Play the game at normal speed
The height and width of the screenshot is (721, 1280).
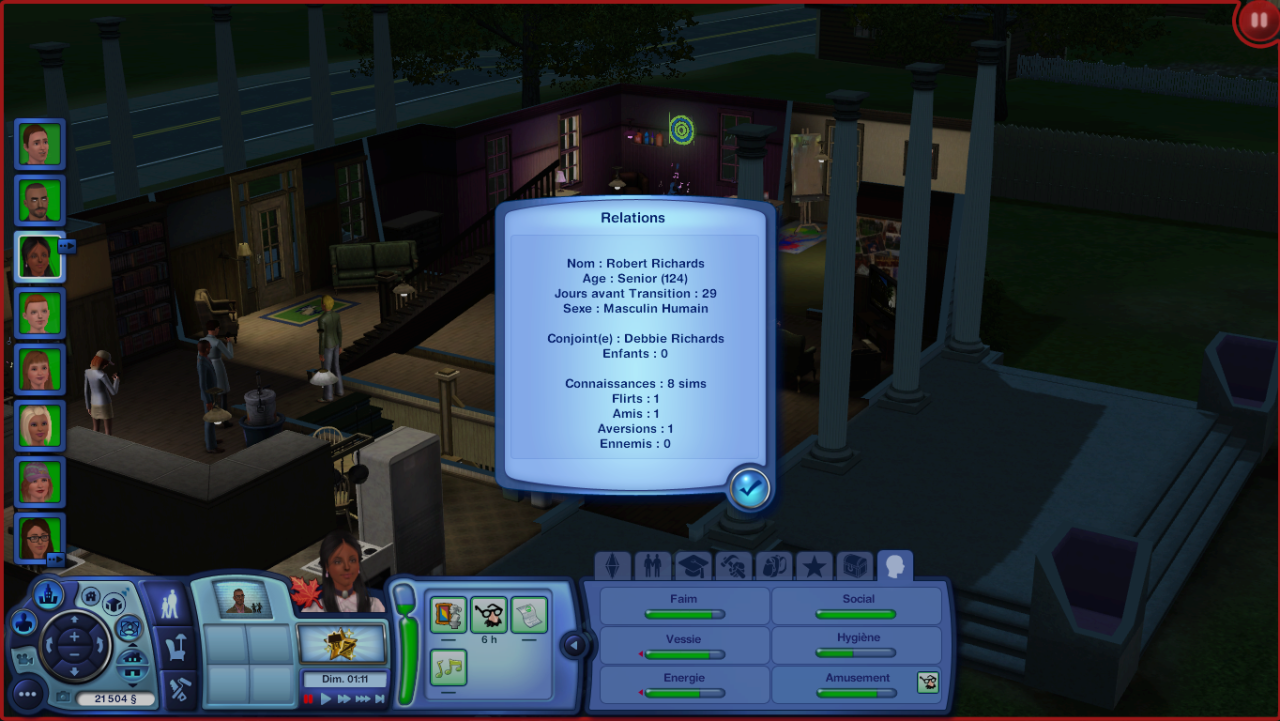point(326,699)
